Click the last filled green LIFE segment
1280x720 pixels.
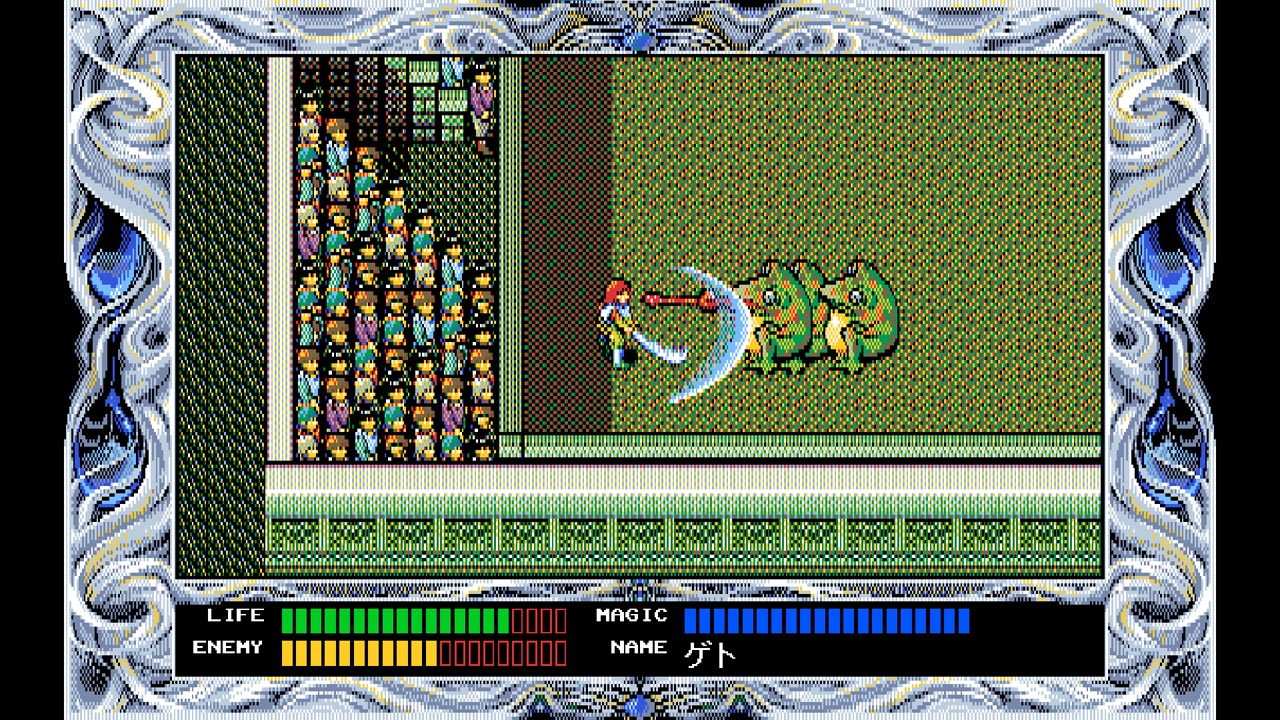(x=503, y=620)
